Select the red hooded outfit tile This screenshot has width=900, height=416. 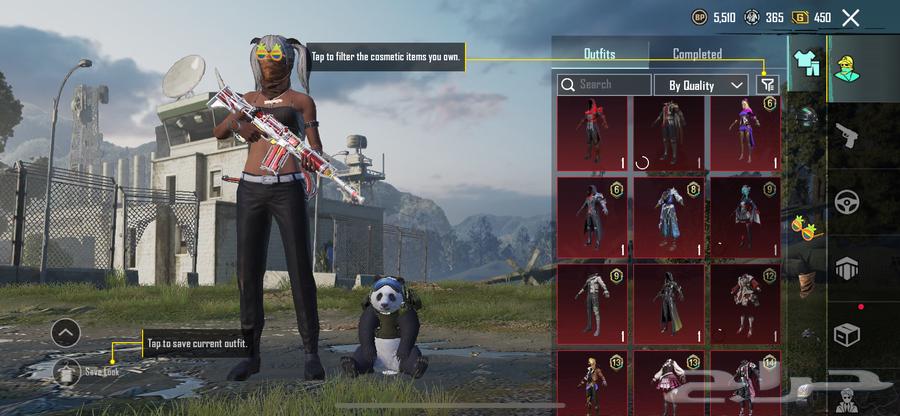(x=592, y=132)
